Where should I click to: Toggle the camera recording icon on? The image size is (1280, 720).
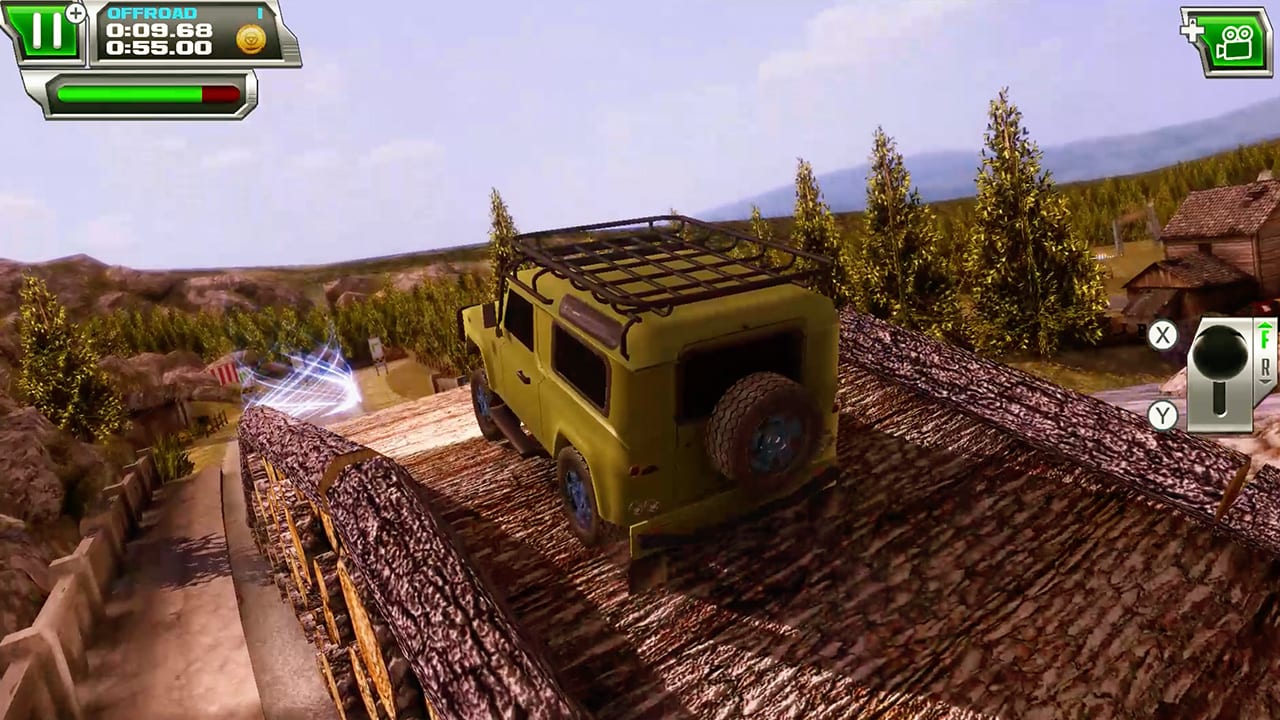[x=1236, y=42]
